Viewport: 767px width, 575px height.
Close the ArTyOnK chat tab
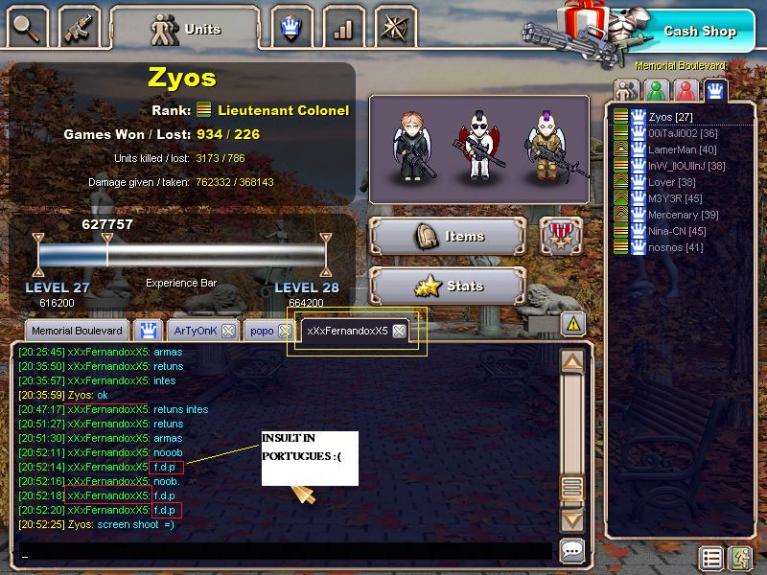(228, 331)
